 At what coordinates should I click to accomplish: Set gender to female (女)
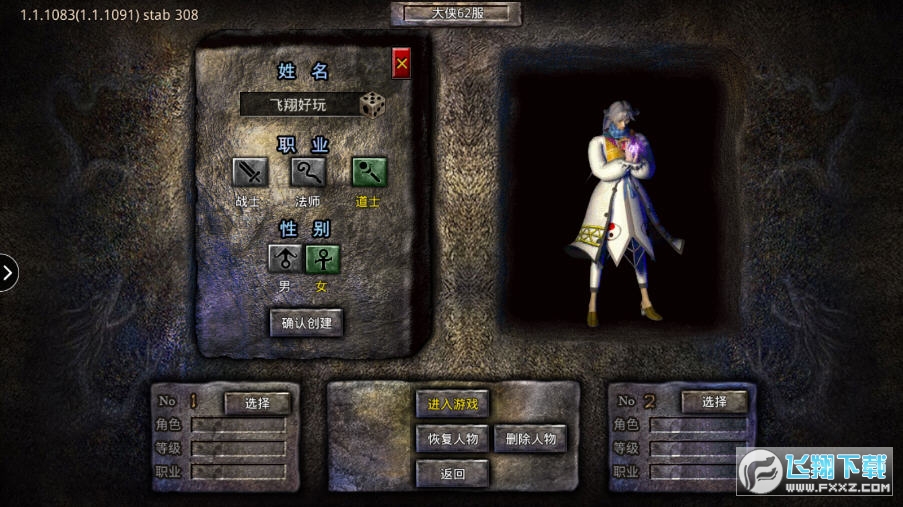(x=322, y=259)
